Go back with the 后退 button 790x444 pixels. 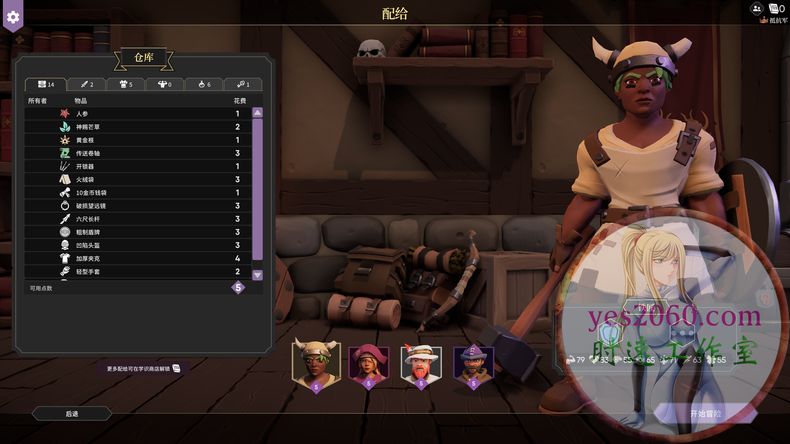[x=72, y=413]
